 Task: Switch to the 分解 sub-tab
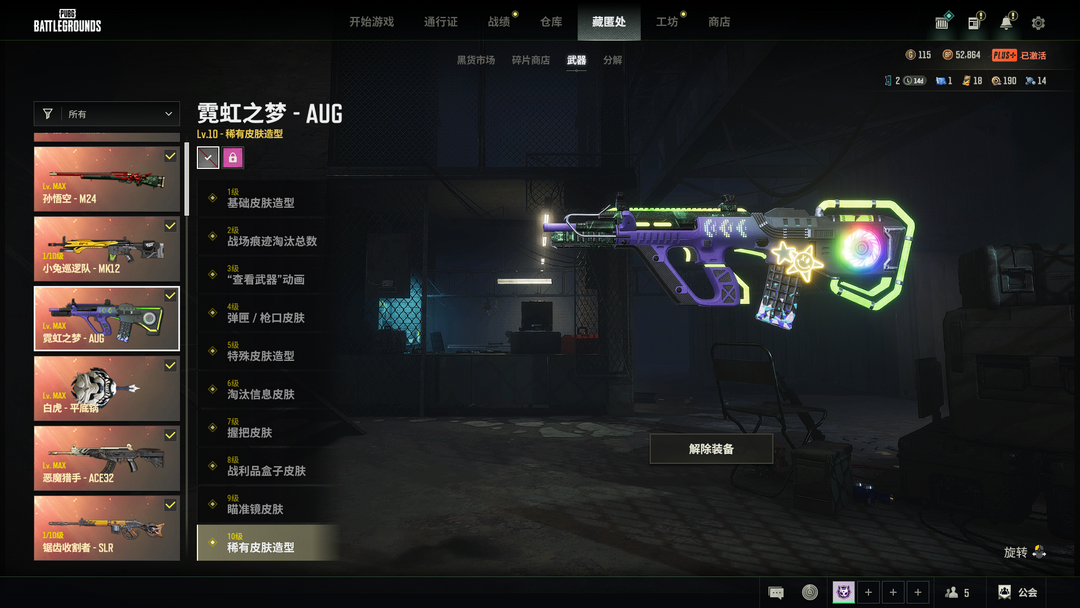coord(613,60)
